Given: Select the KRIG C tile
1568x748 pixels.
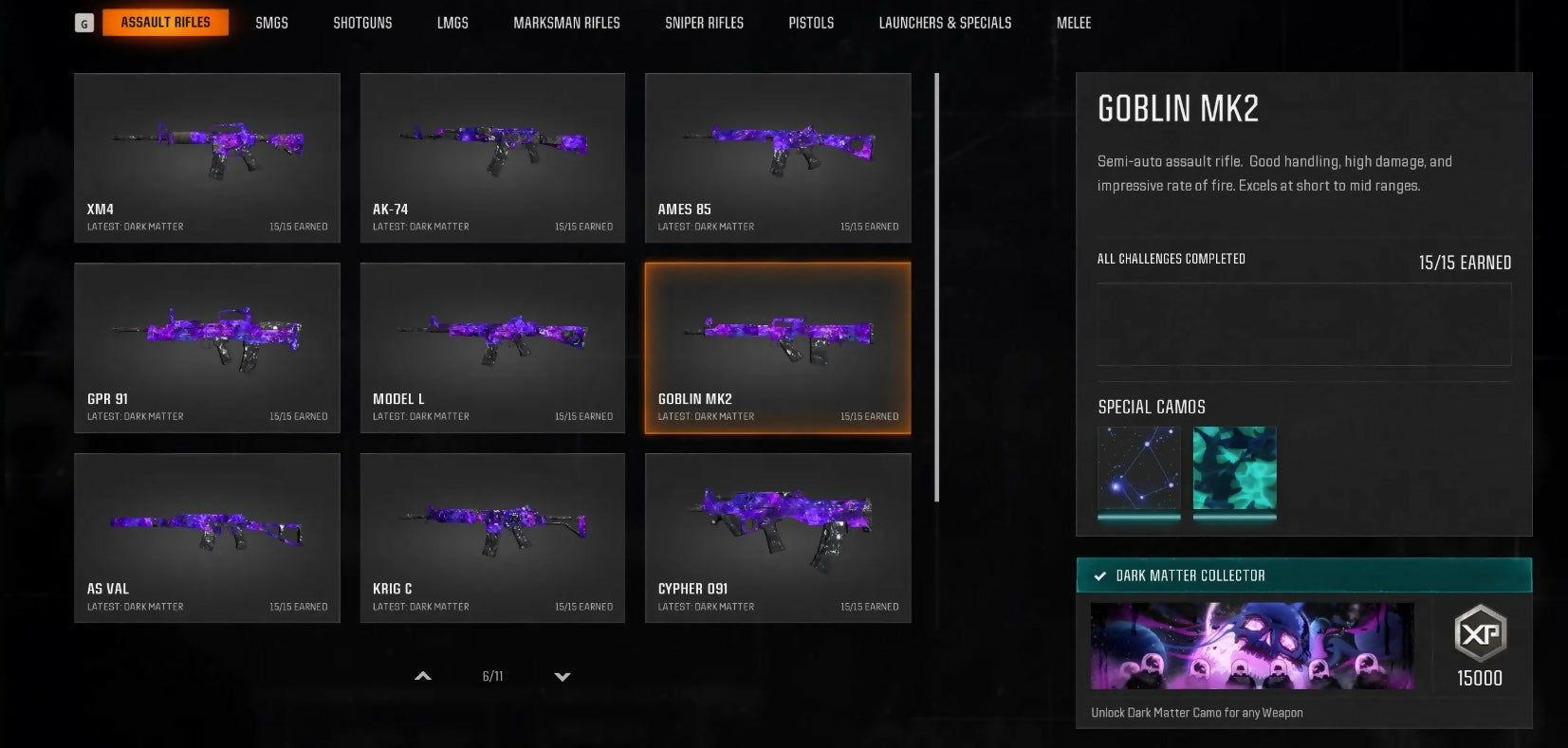Looking at the screenshot, I should coord(492,538).
